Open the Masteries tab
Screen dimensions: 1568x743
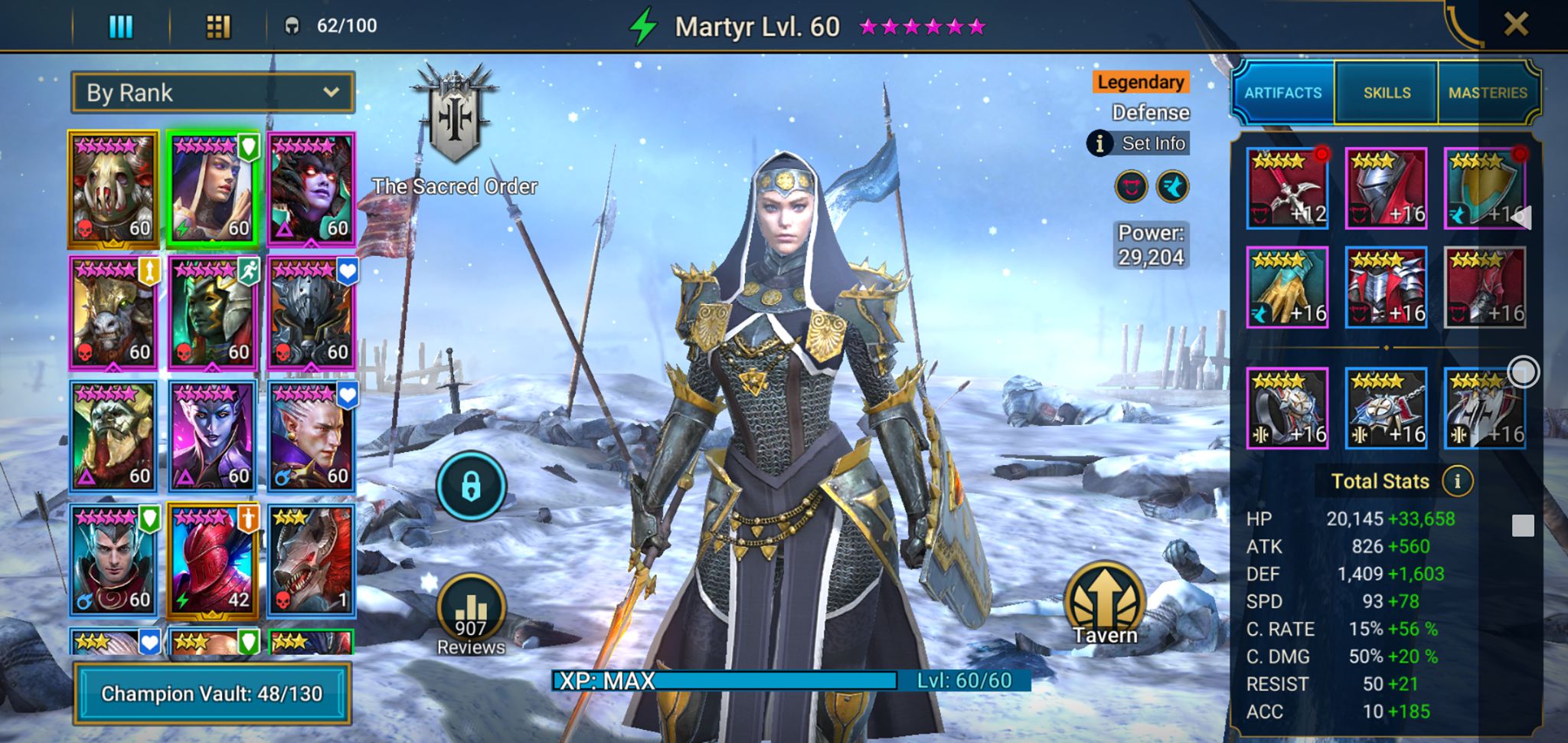[1487, 93]
